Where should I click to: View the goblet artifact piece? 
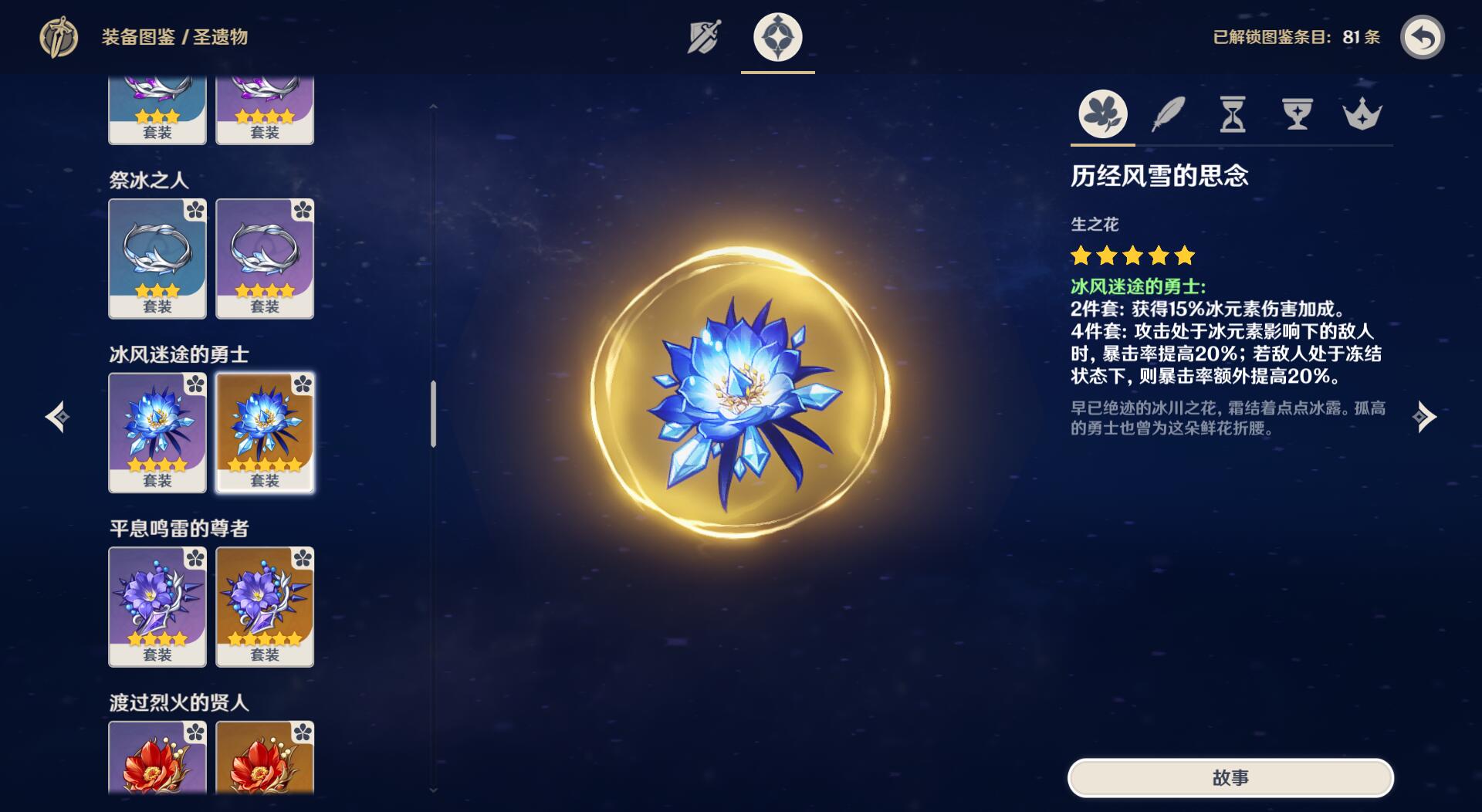1298,114
